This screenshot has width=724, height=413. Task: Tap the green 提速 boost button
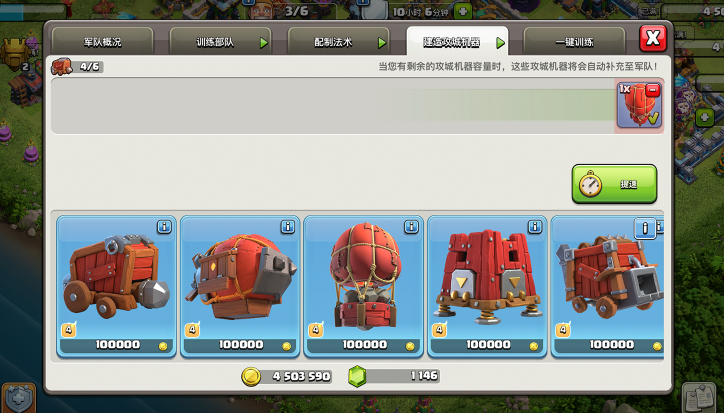614,185
